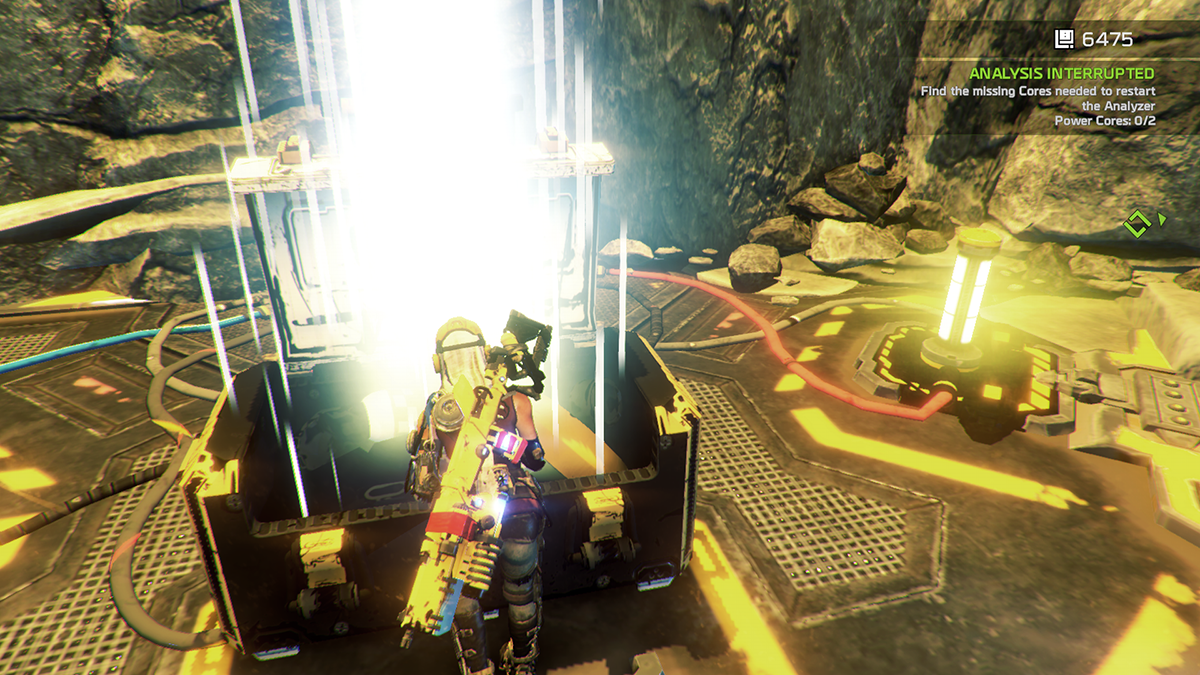Open the Analysis Interrupted objective tracker
The image size is (1200, 675).
(1061, 74)
